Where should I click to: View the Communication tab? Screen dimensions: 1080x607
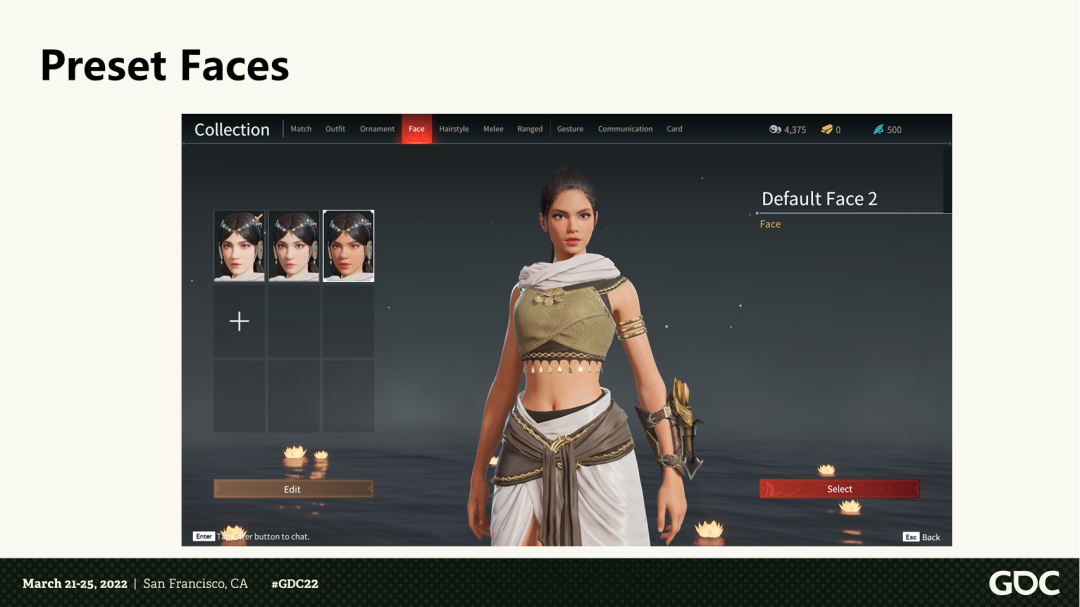tap(625, 129)
